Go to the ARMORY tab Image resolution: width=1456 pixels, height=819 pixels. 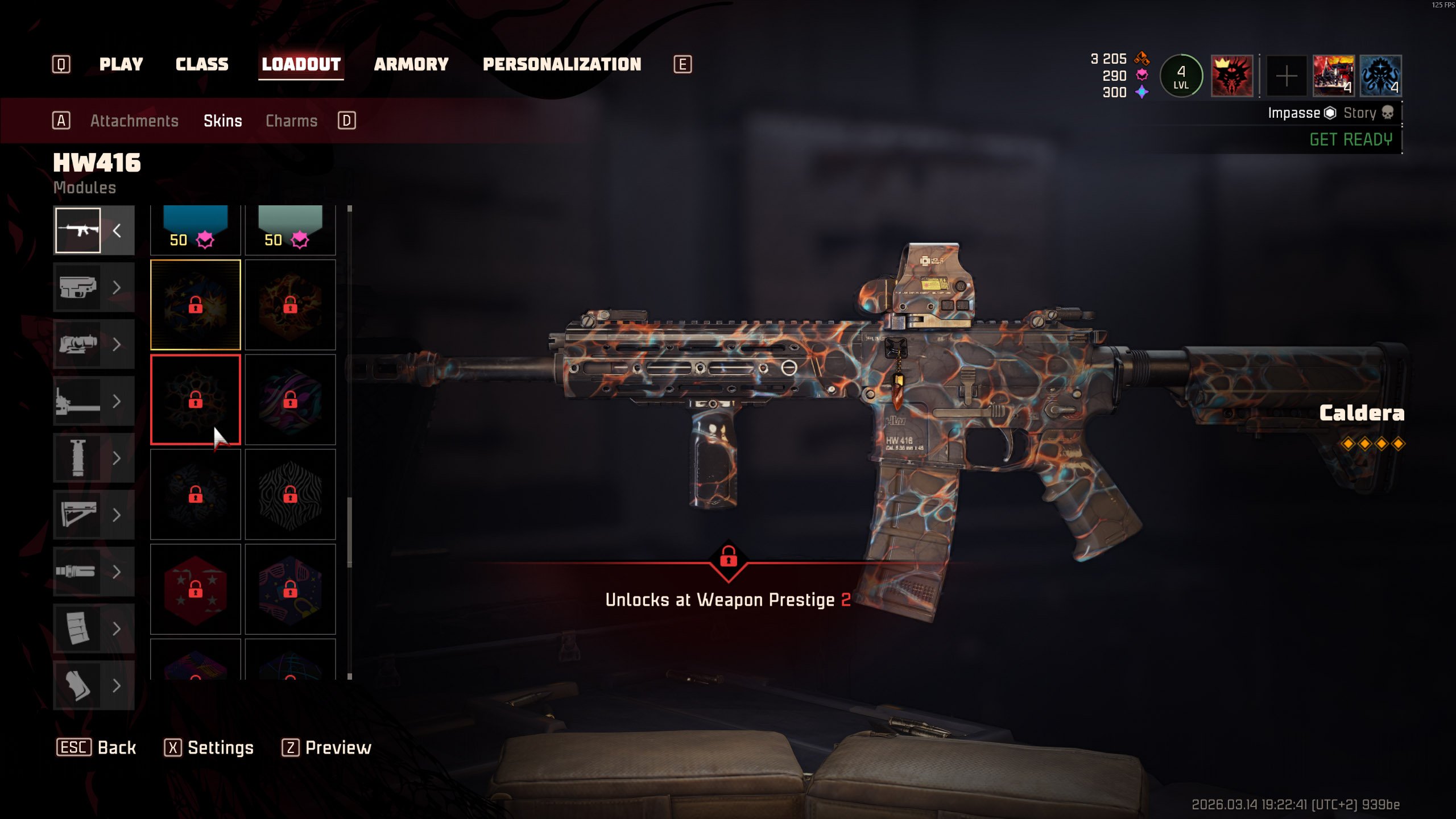click(x=411, y=64)
